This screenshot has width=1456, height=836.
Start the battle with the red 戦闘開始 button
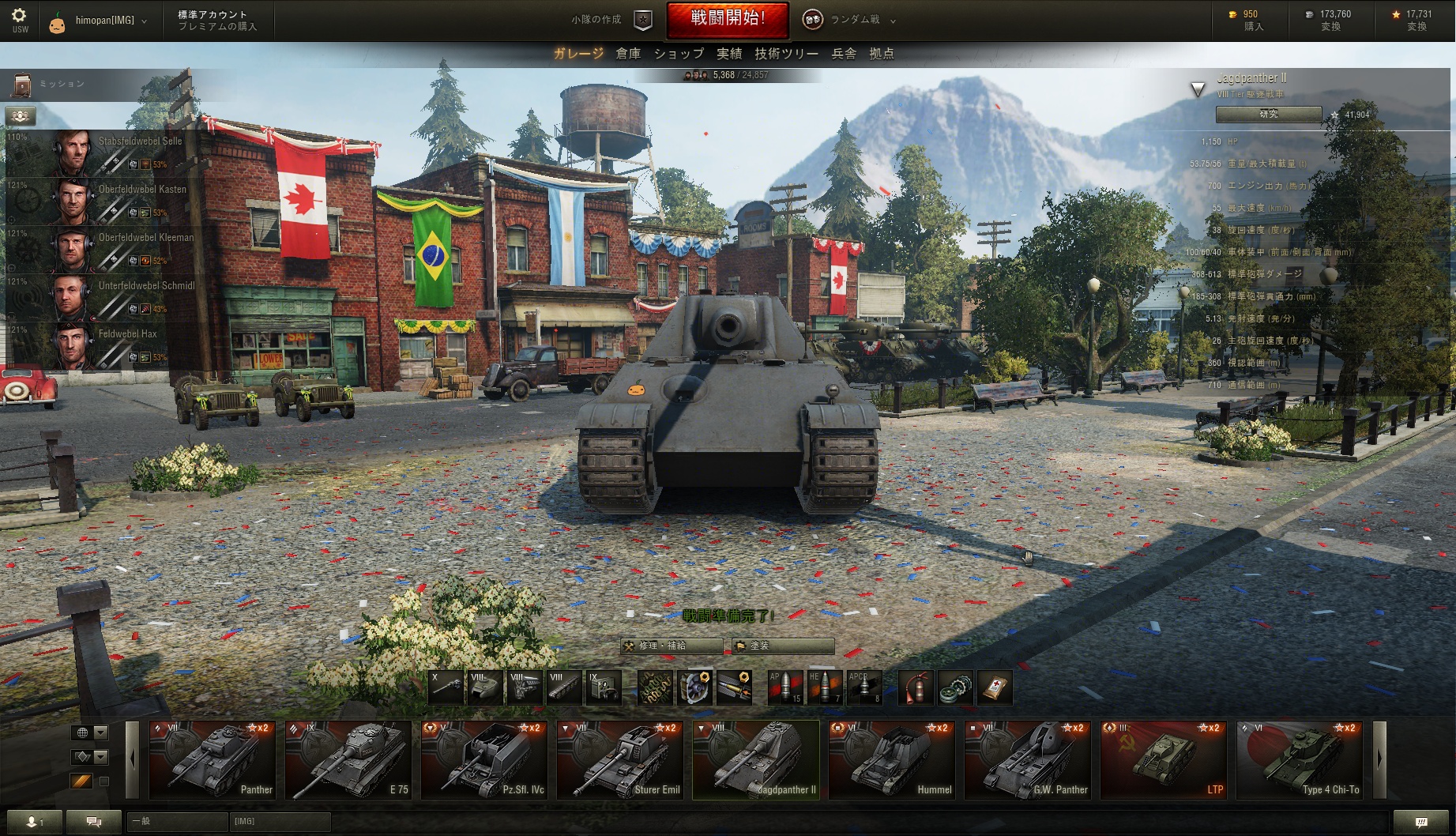728,20
